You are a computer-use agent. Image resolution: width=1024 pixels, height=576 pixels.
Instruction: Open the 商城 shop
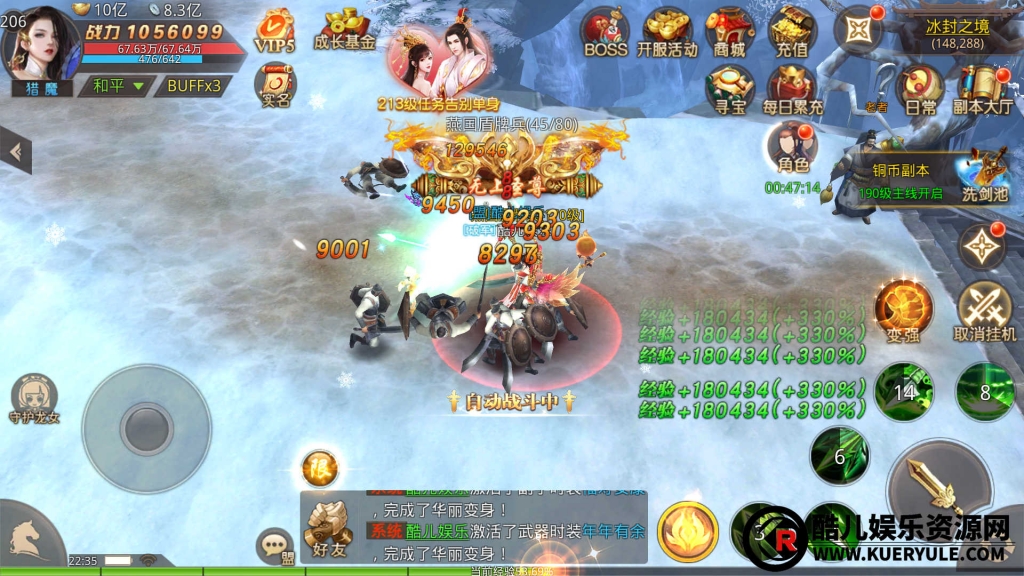pyautogui.click(x=730, y=30)
